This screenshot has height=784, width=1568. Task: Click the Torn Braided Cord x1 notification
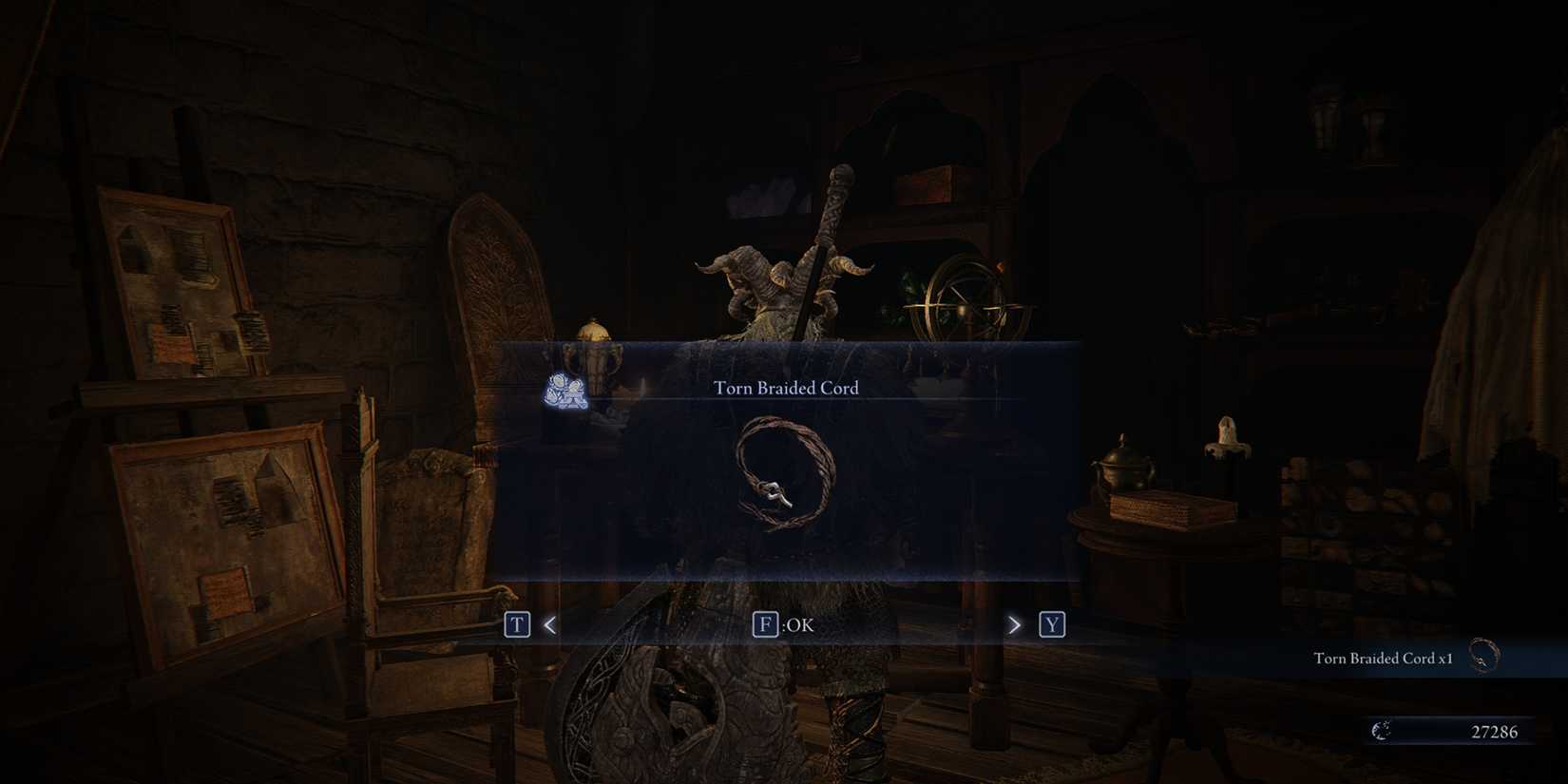coord(1383,657)
